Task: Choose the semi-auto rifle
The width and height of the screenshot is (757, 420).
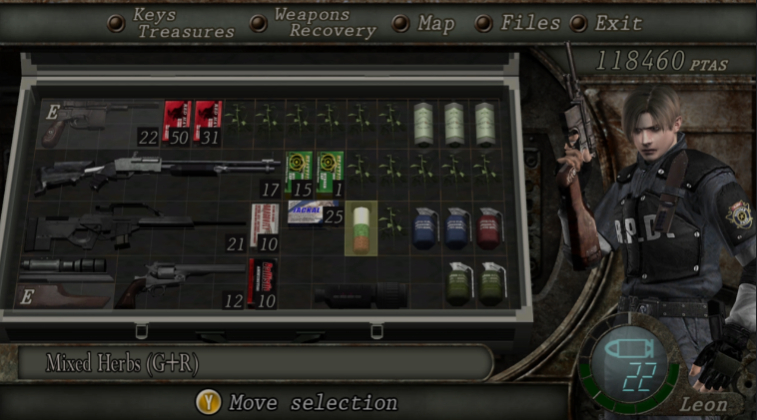Action: tap(135, 228)
